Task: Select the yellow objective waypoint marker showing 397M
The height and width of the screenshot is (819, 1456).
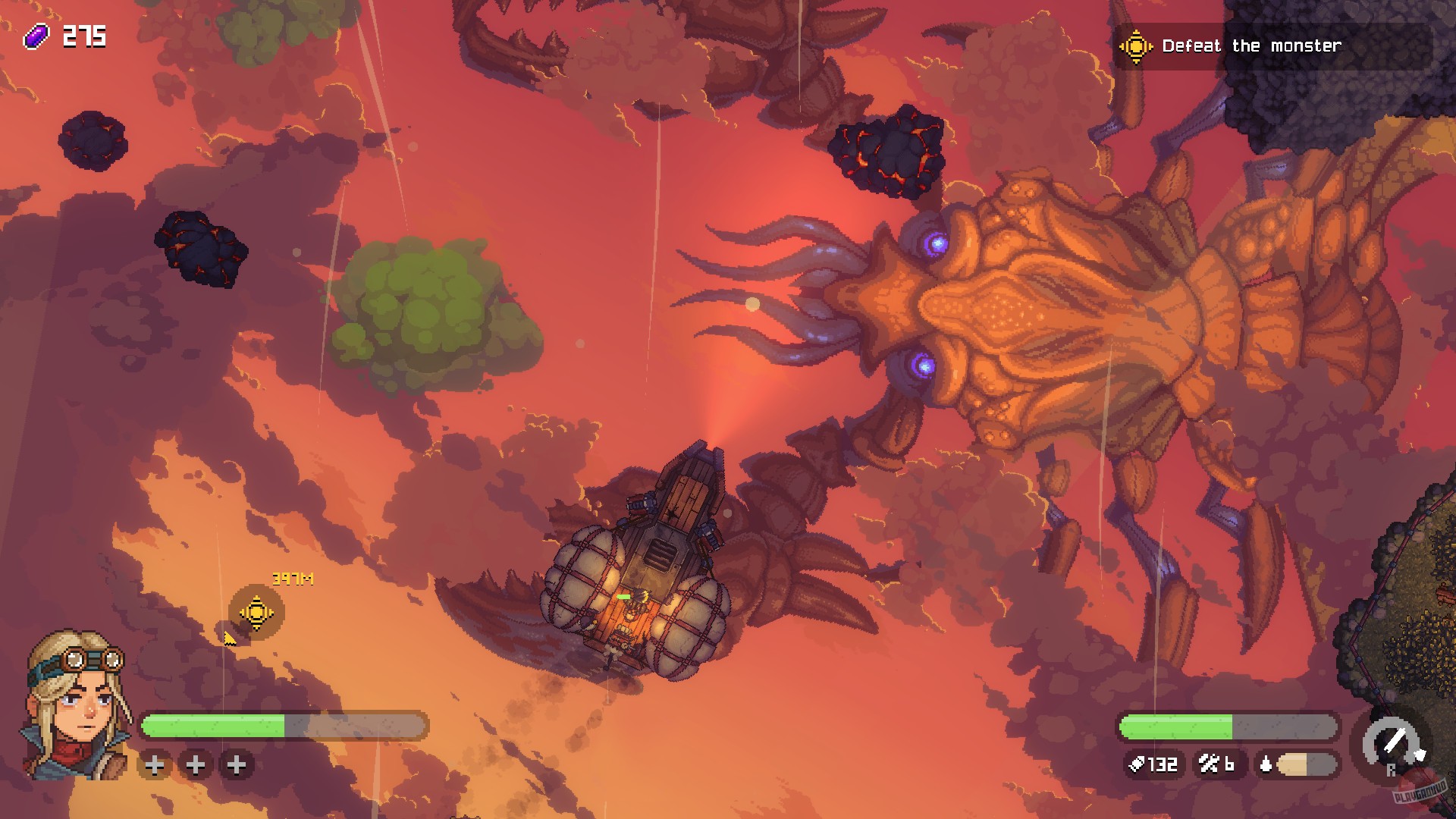Action: click(256, 610)
